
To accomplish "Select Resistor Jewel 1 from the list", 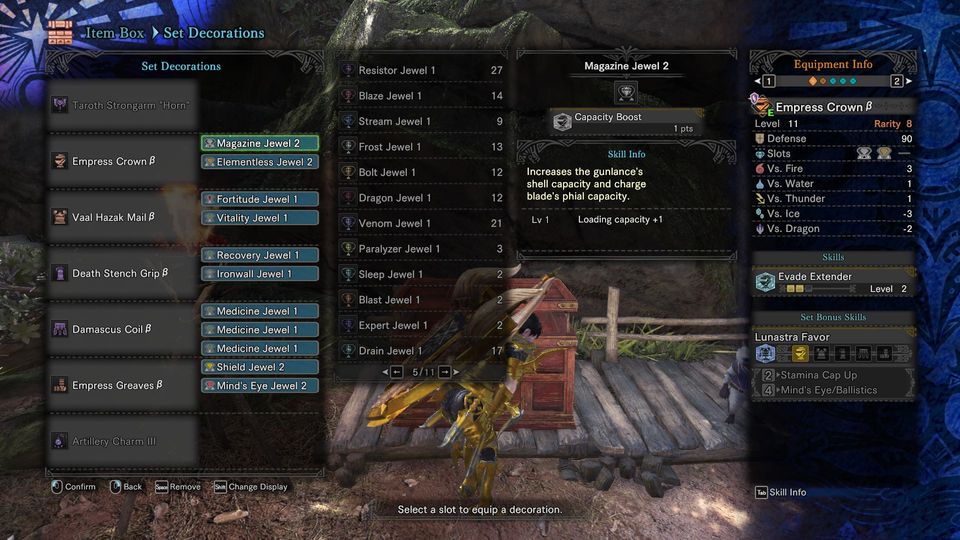I will click(x=422, y=71).
